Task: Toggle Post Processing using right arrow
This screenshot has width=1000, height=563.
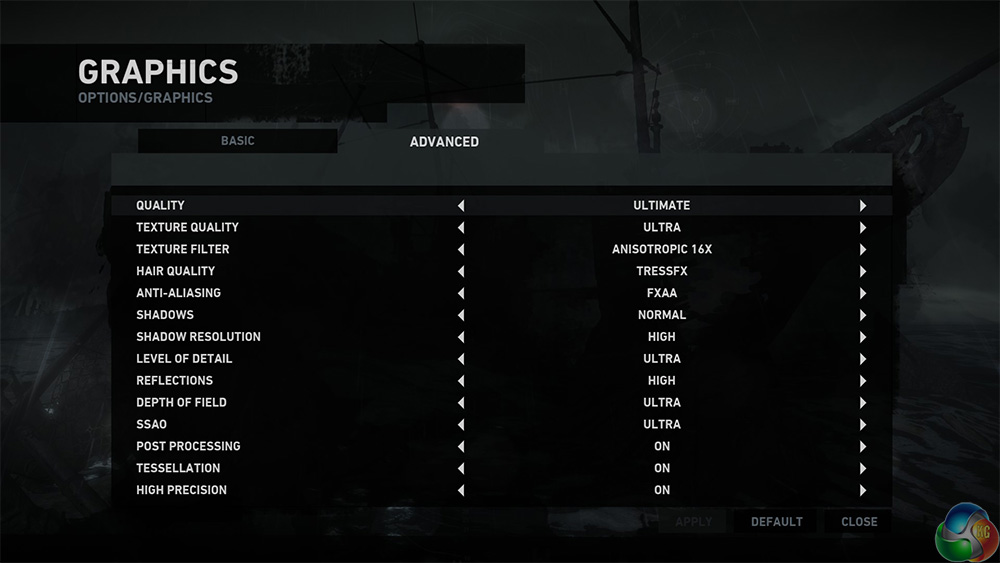Action: pos(862,447)
